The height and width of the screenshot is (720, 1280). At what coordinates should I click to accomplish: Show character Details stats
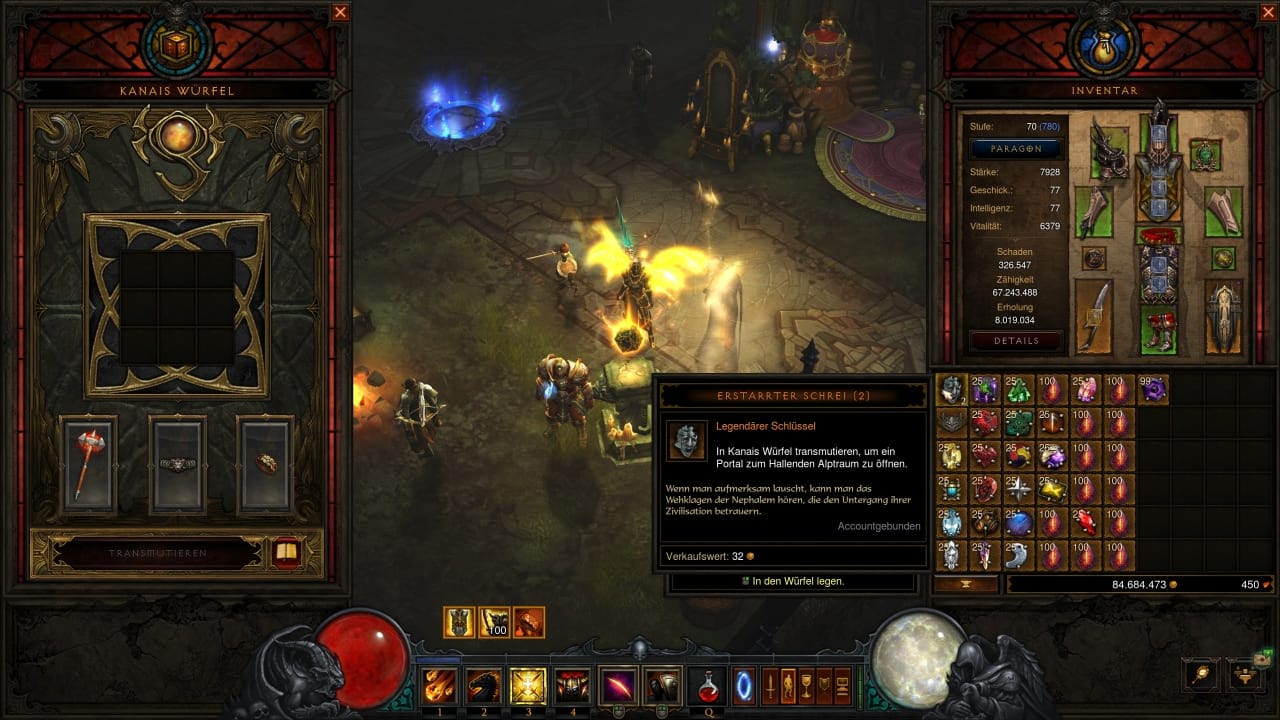(x=1015, y=341)
